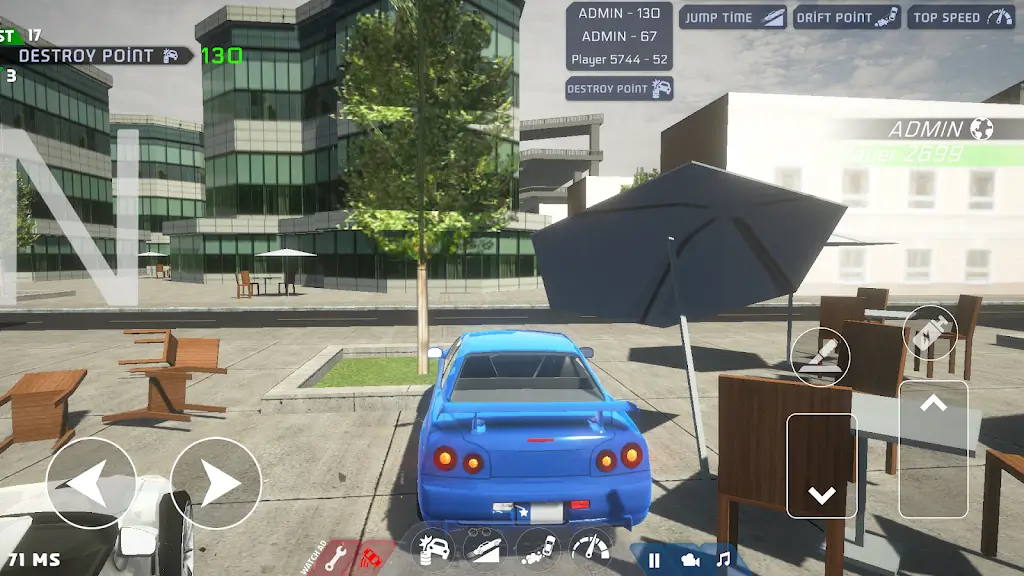Choose the car ramp jump mode icon

485,549
